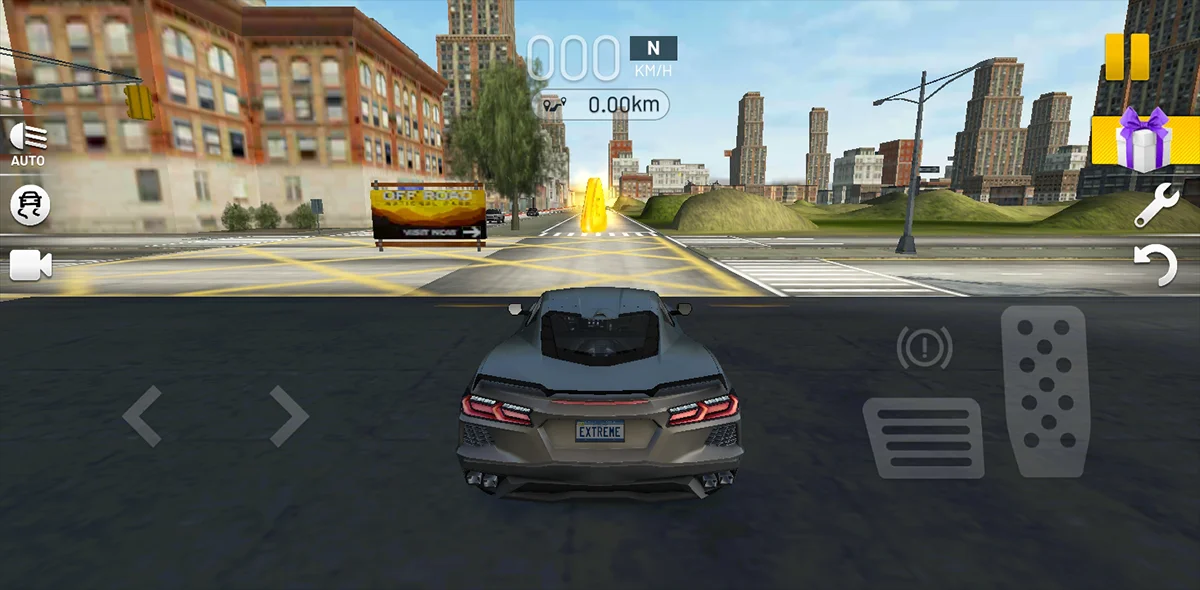Open the purple gift box reward

(x=1143, y=139)
